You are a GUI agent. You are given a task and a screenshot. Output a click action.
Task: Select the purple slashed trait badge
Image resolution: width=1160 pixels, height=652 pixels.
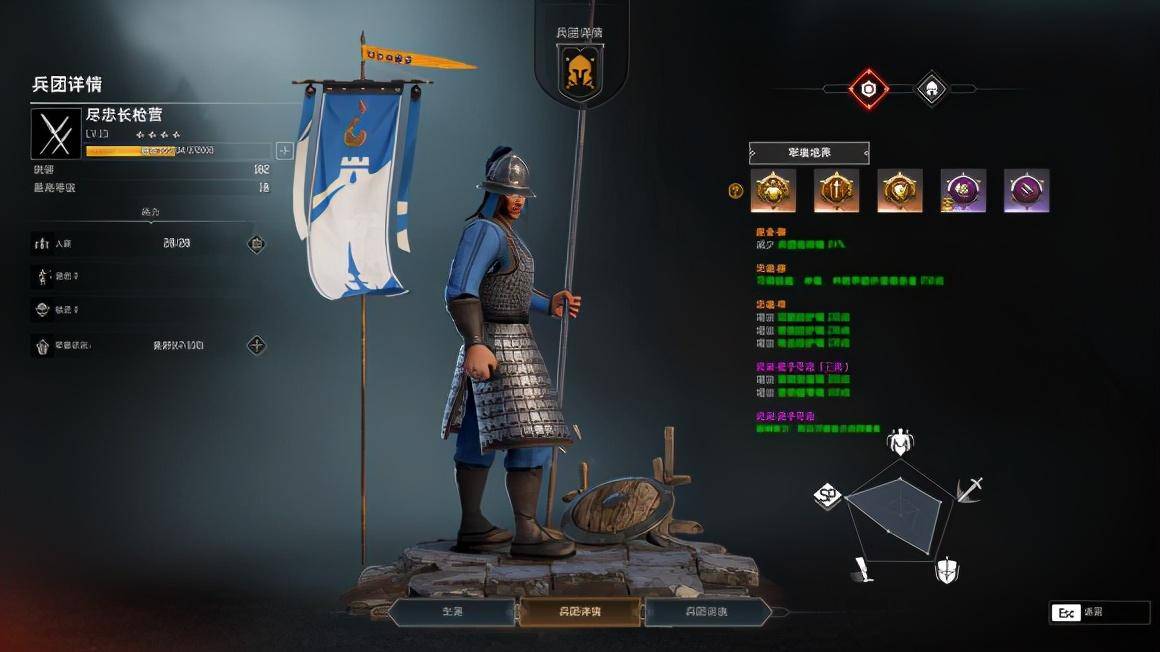[1026, 190]
